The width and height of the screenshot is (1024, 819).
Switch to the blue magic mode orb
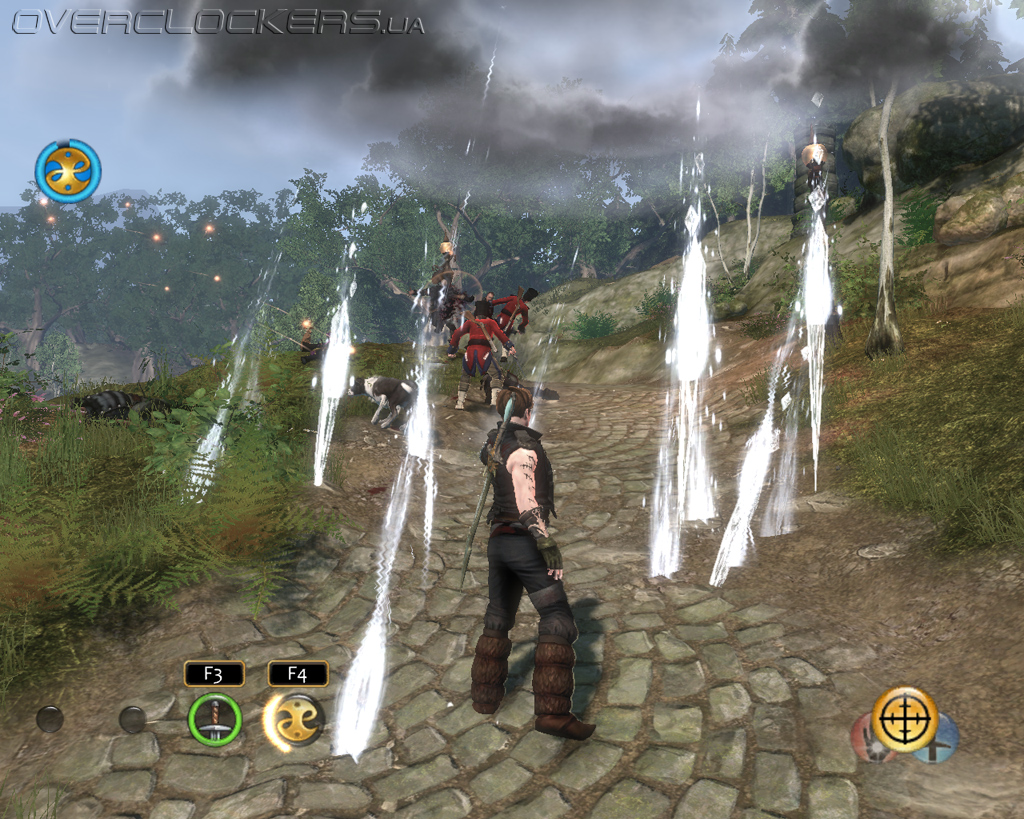(945, 741)
